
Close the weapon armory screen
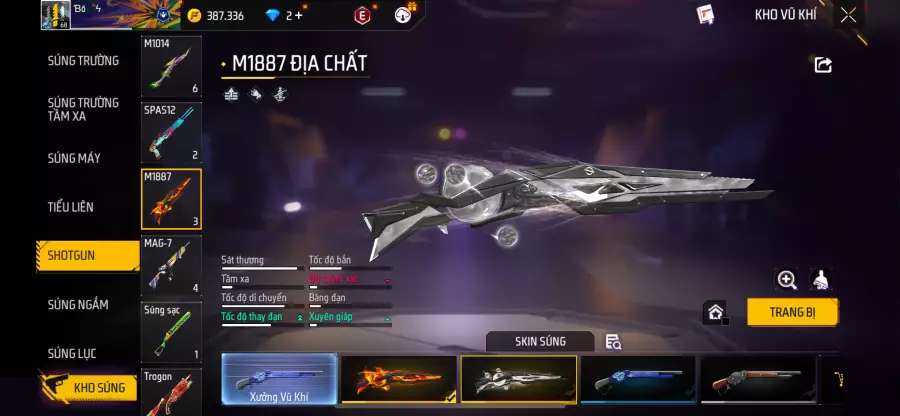tap(848, 15)
